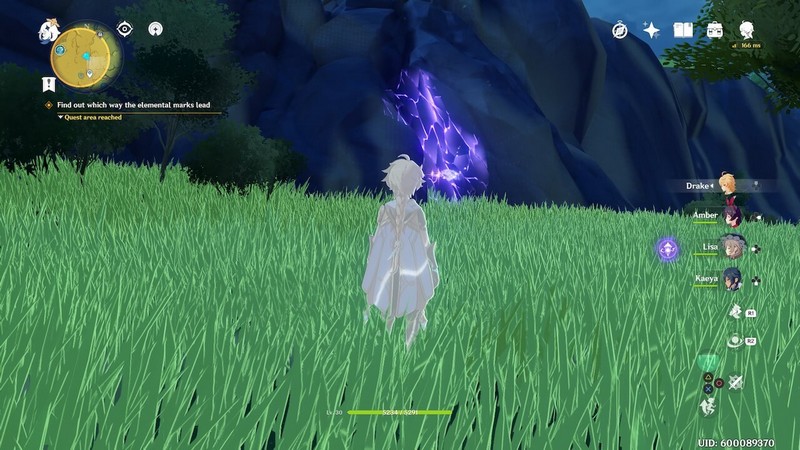Trigger the sprint dash icon
The image size is (800, 450).
pyautogui.click(x=709, y=405)
